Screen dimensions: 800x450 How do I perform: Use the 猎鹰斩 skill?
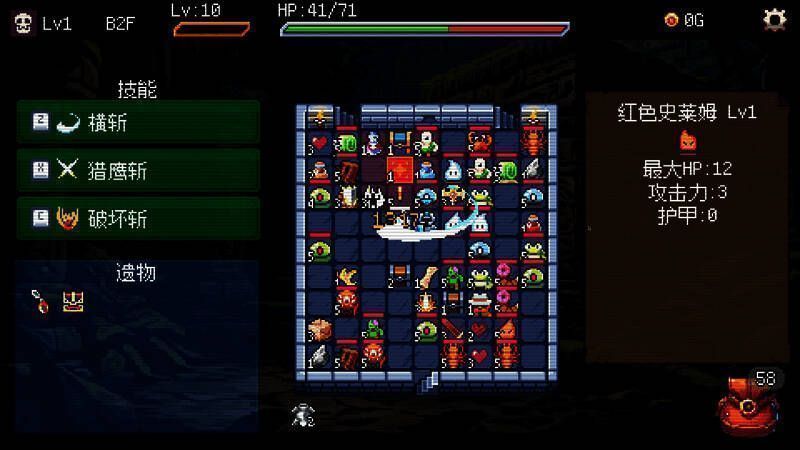pyautogui.click(x=138, y=171)
